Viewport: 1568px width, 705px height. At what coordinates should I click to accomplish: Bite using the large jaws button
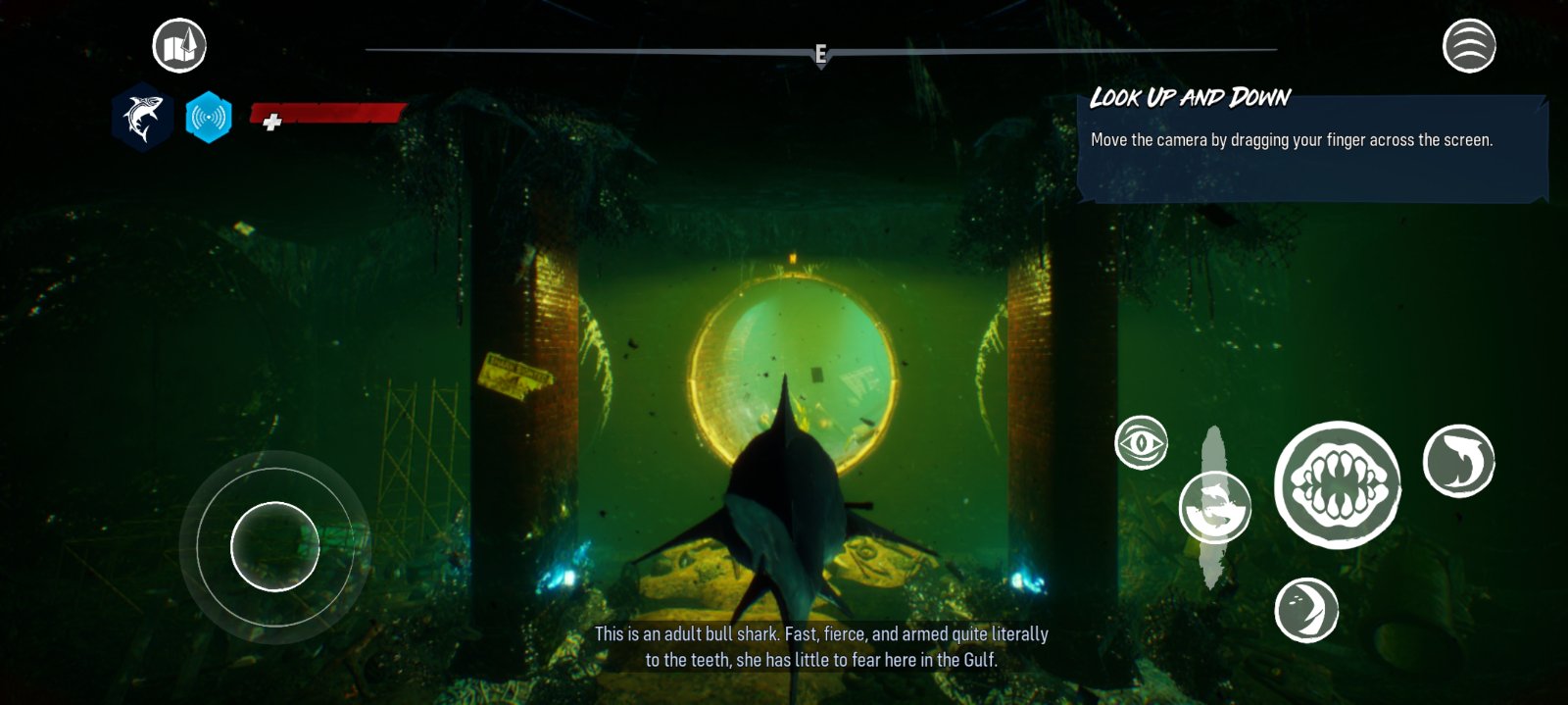coord(1338,484)
